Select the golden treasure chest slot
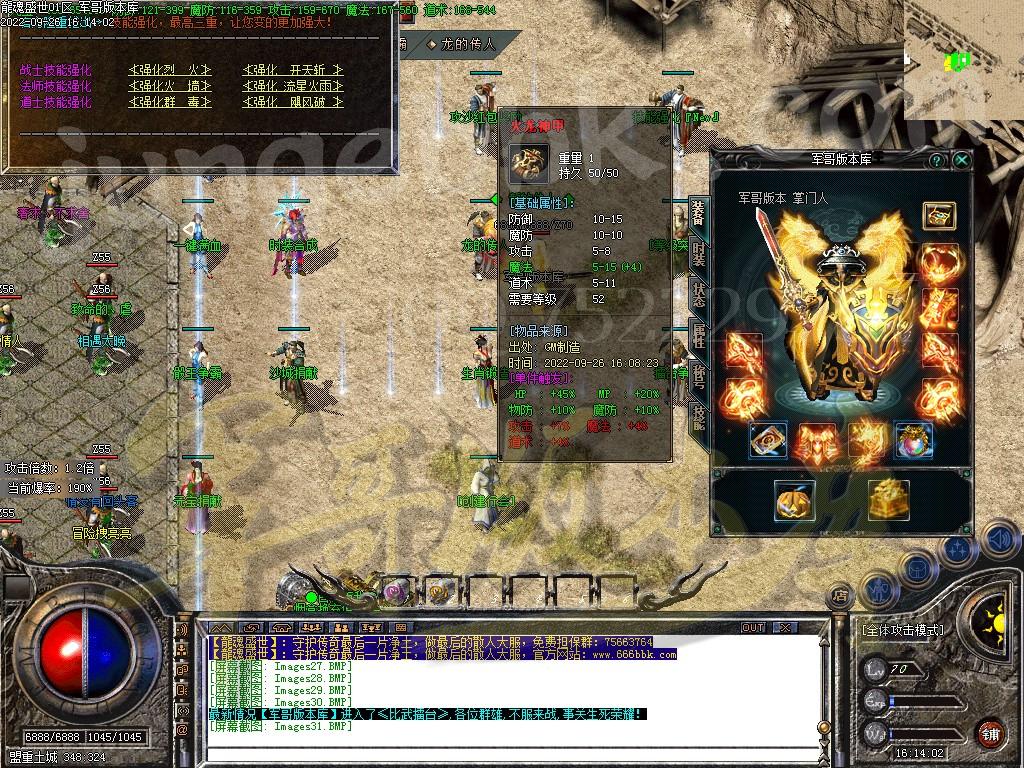Screen dimensions: 1024x768 888,499
